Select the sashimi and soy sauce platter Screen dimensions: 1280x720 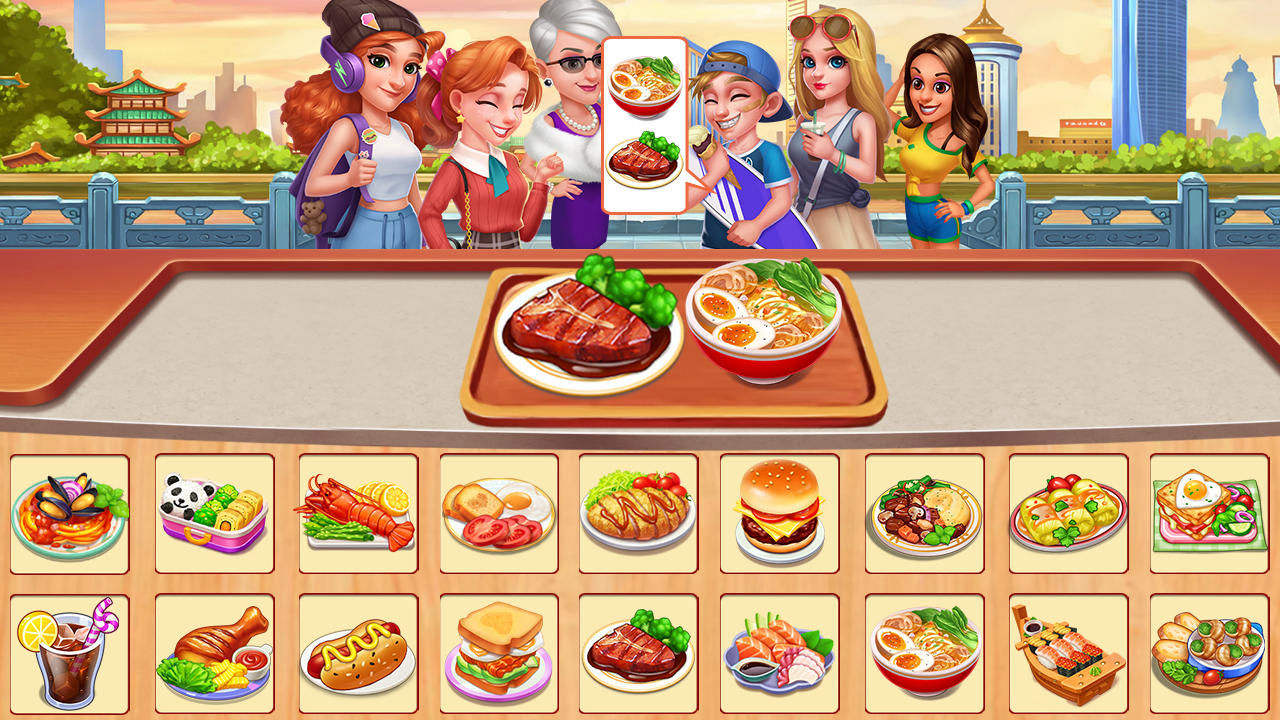click(x=783, y=650)
